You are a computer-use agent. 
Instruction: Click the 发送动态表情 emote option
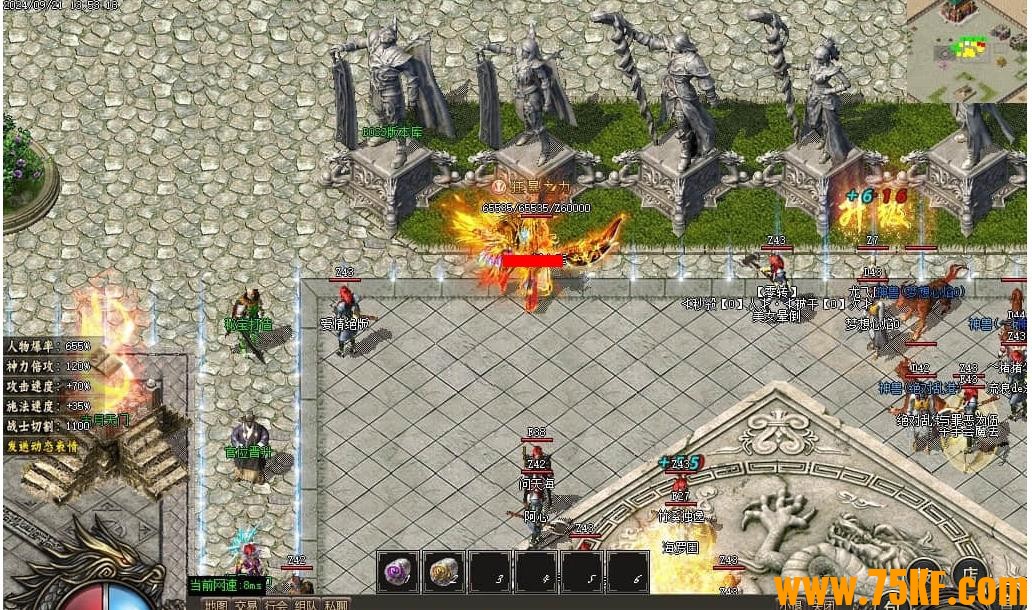click(43, 446)
